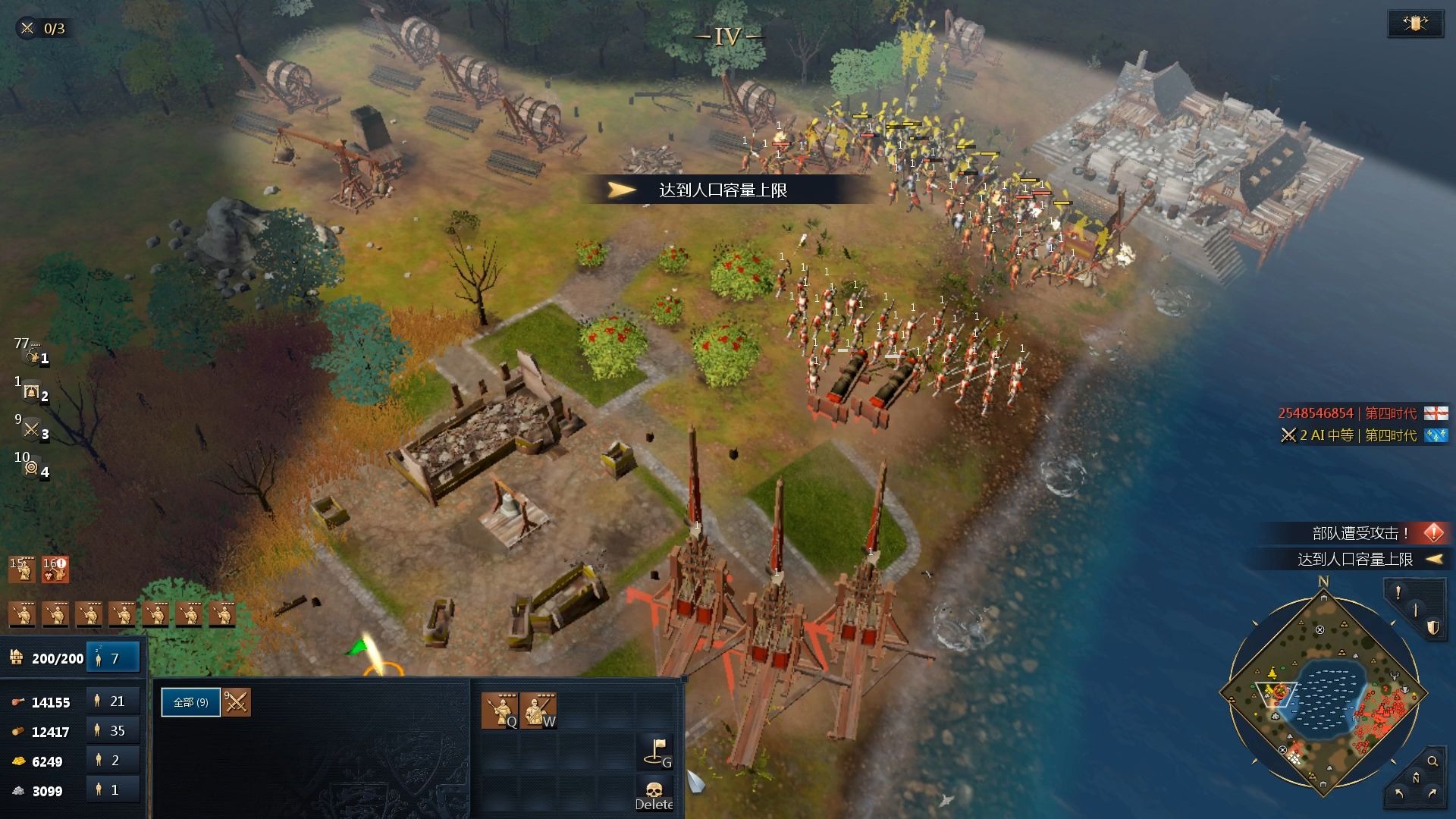Open the menu button in the top-right corner
This screenshot has height=819, width=1456.
point(1415,24)
